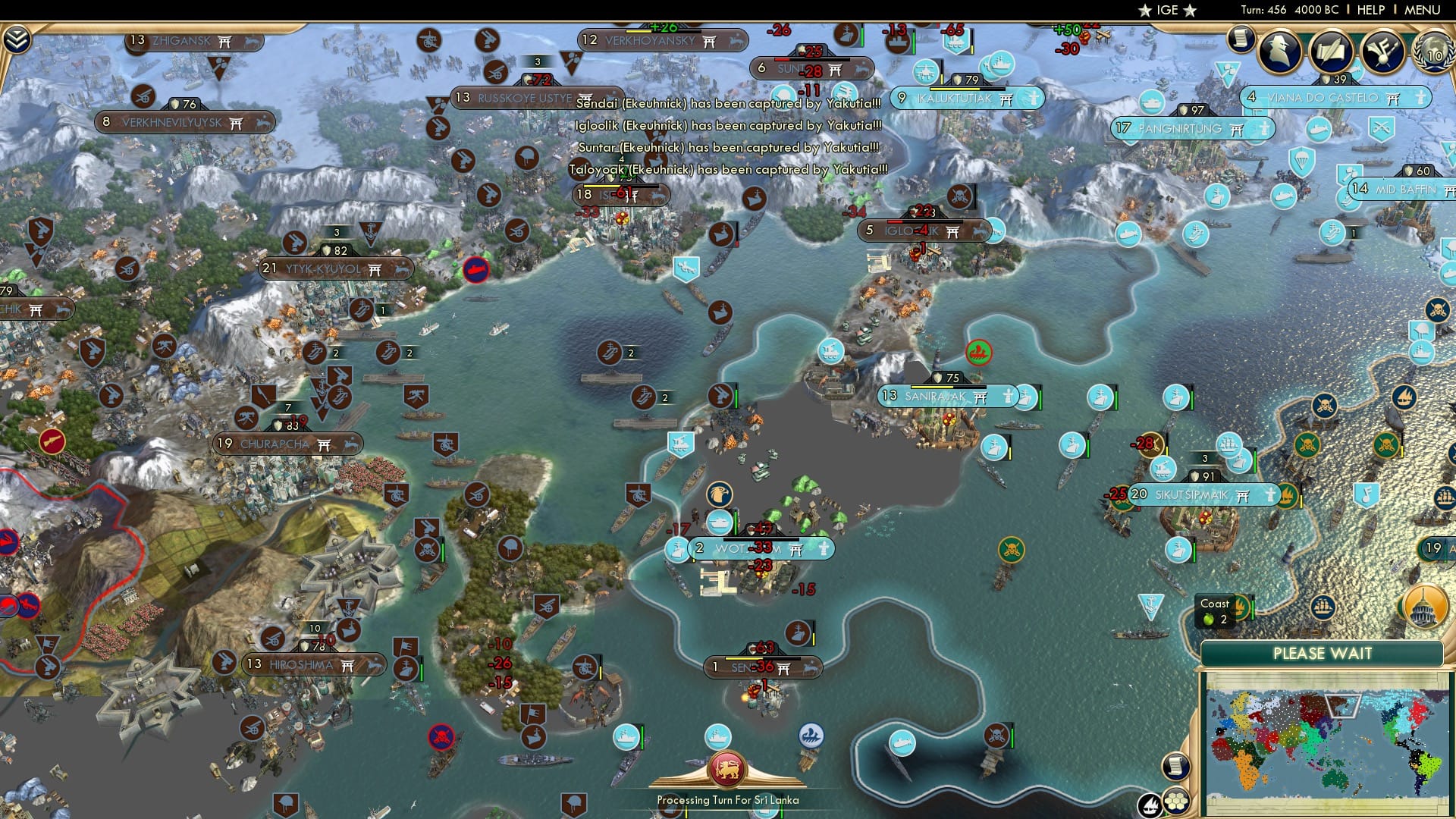Viewport: 1456px width, 819px height.
Task: Open the MENU item in the top bar
Action: (1424, 11)
